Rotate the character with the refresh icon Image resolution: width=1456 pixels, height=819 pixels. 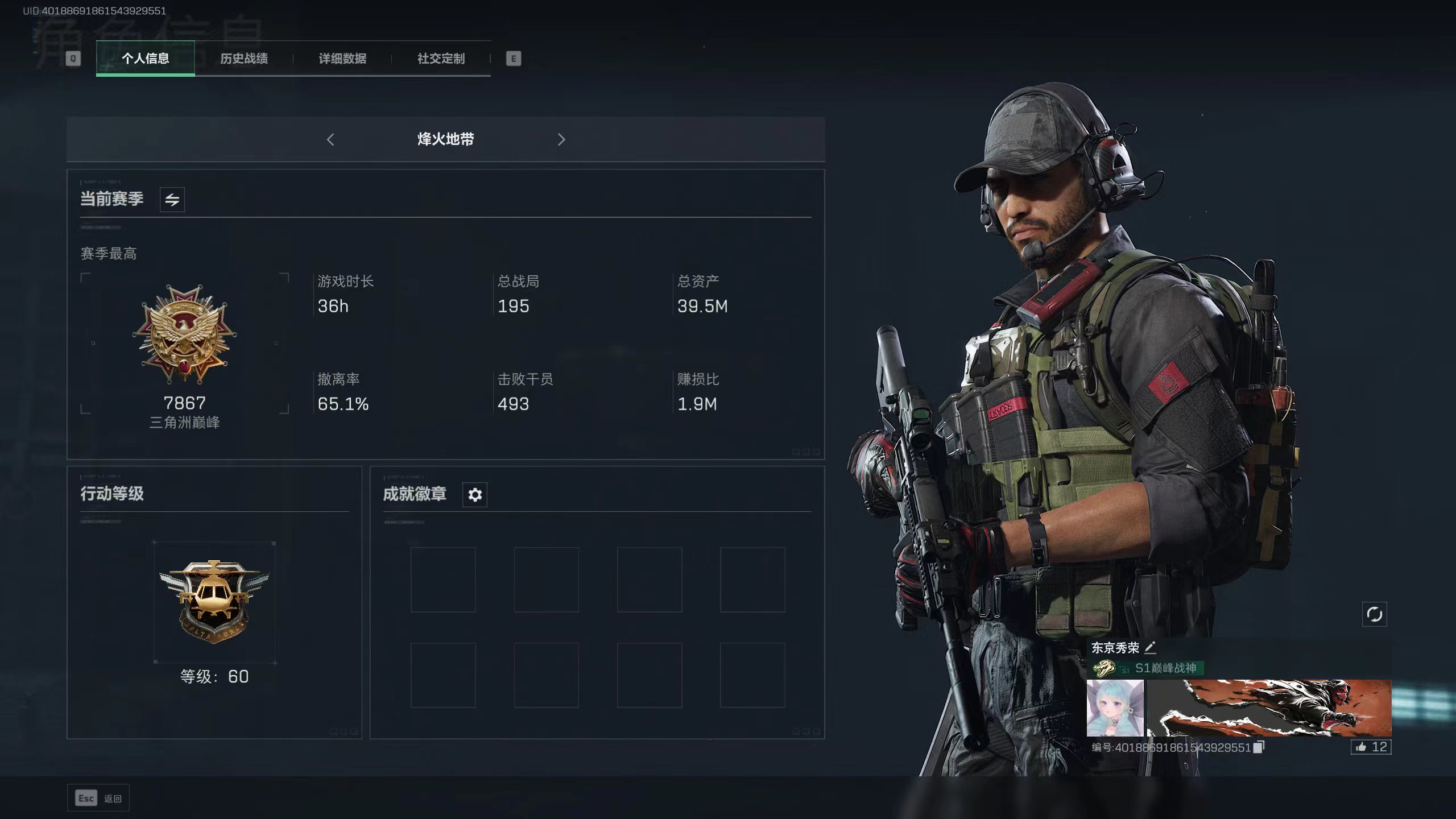pyautogui.click(x=1374, y=614)
